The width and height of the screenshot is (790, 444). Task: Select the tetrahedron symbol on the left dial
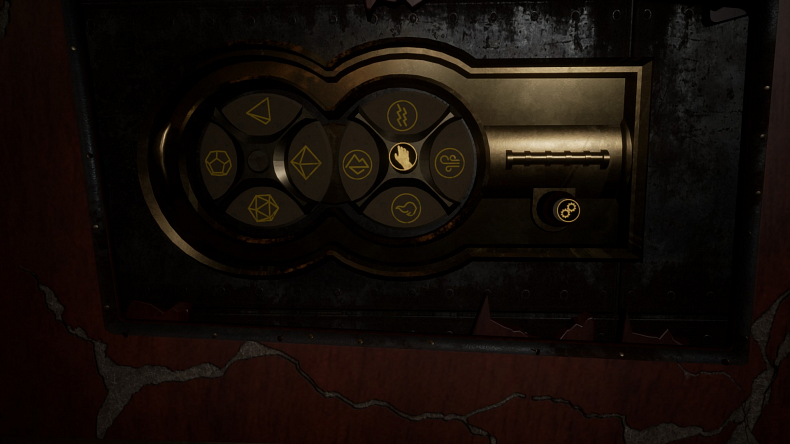(x=261, y=113)
